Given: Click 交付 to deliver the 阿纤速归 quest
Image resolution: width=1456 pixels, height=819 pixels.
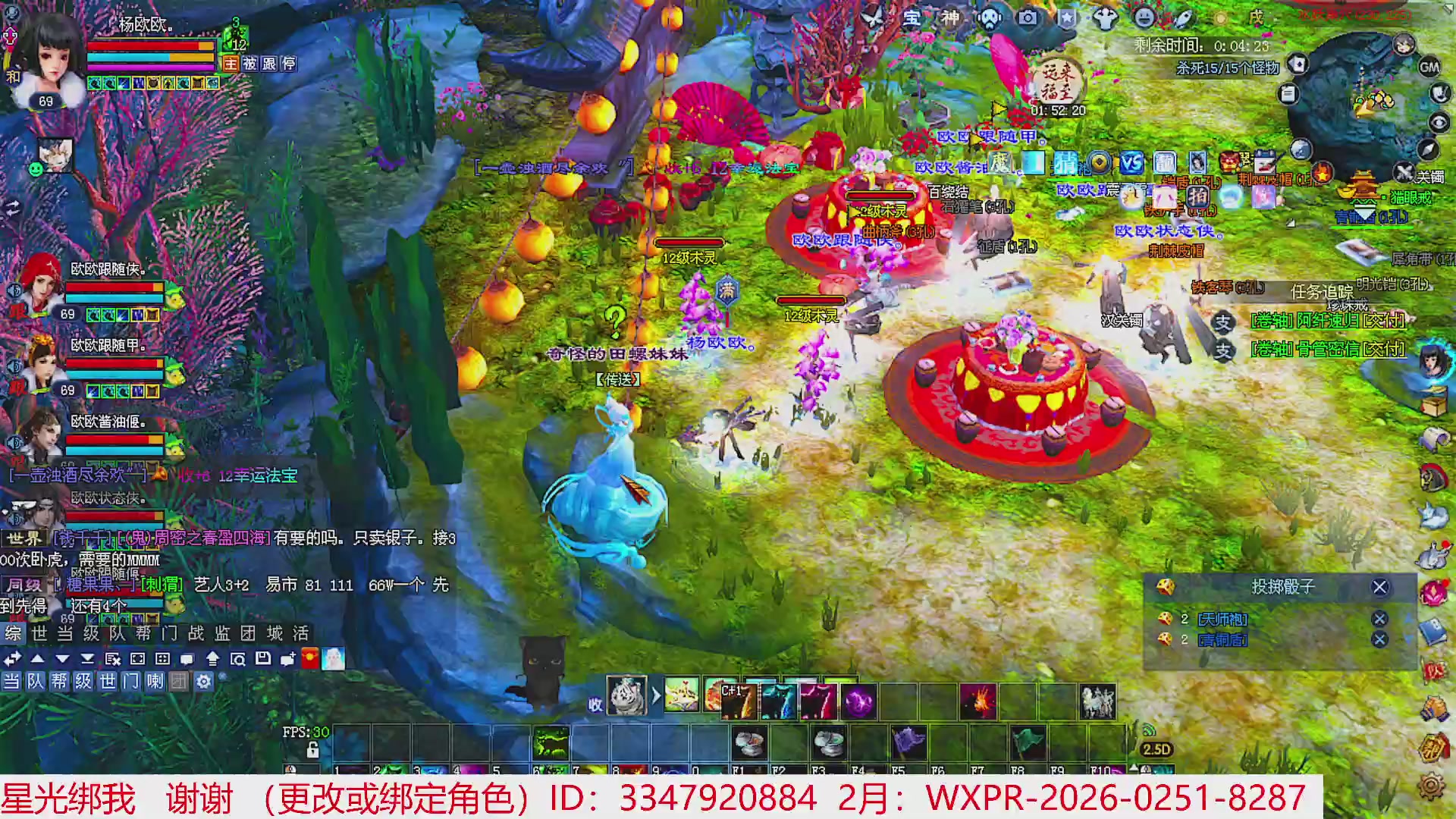Looking at the screenshot, I should coord(1385,321).
